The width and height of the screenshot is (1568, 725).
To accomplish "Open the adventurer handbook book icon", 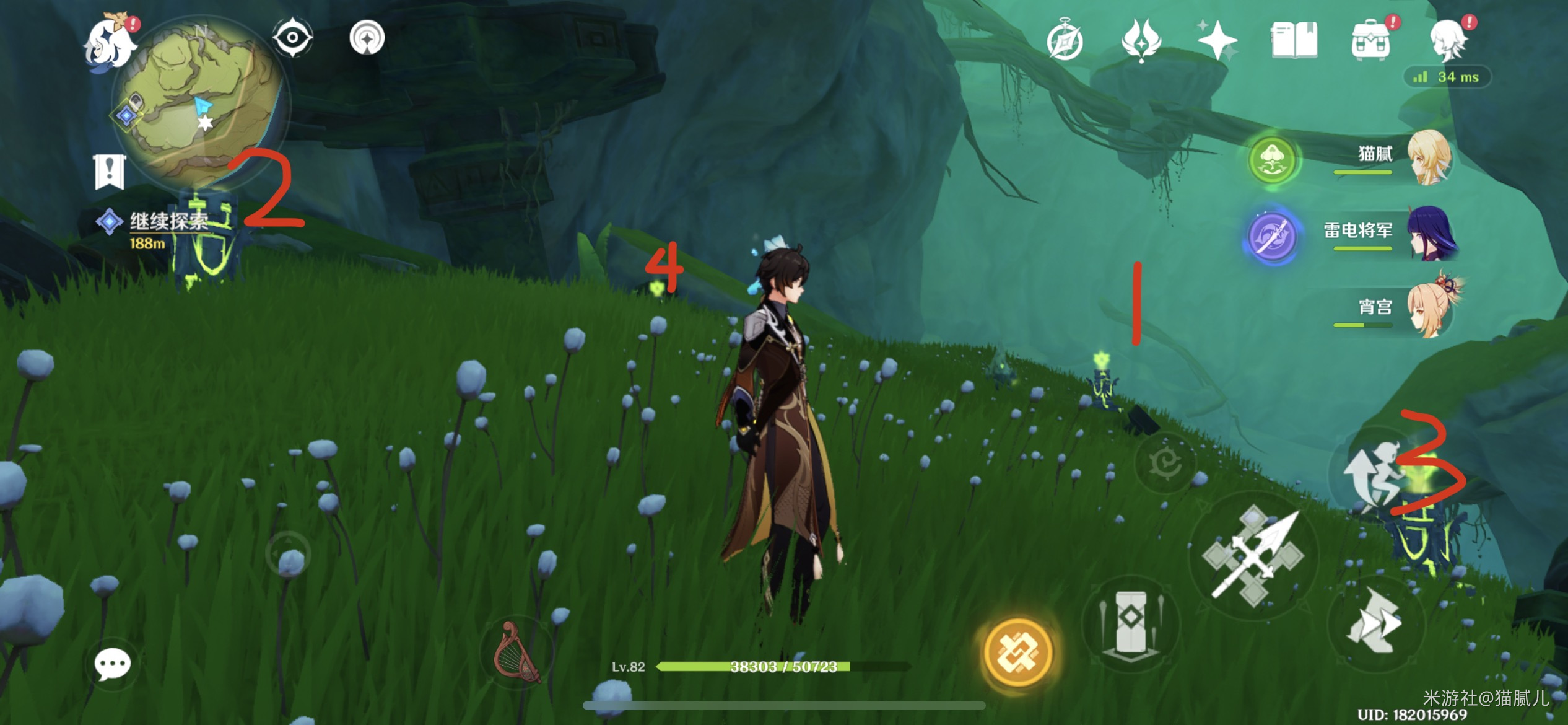I will (x=1294, y=41).
